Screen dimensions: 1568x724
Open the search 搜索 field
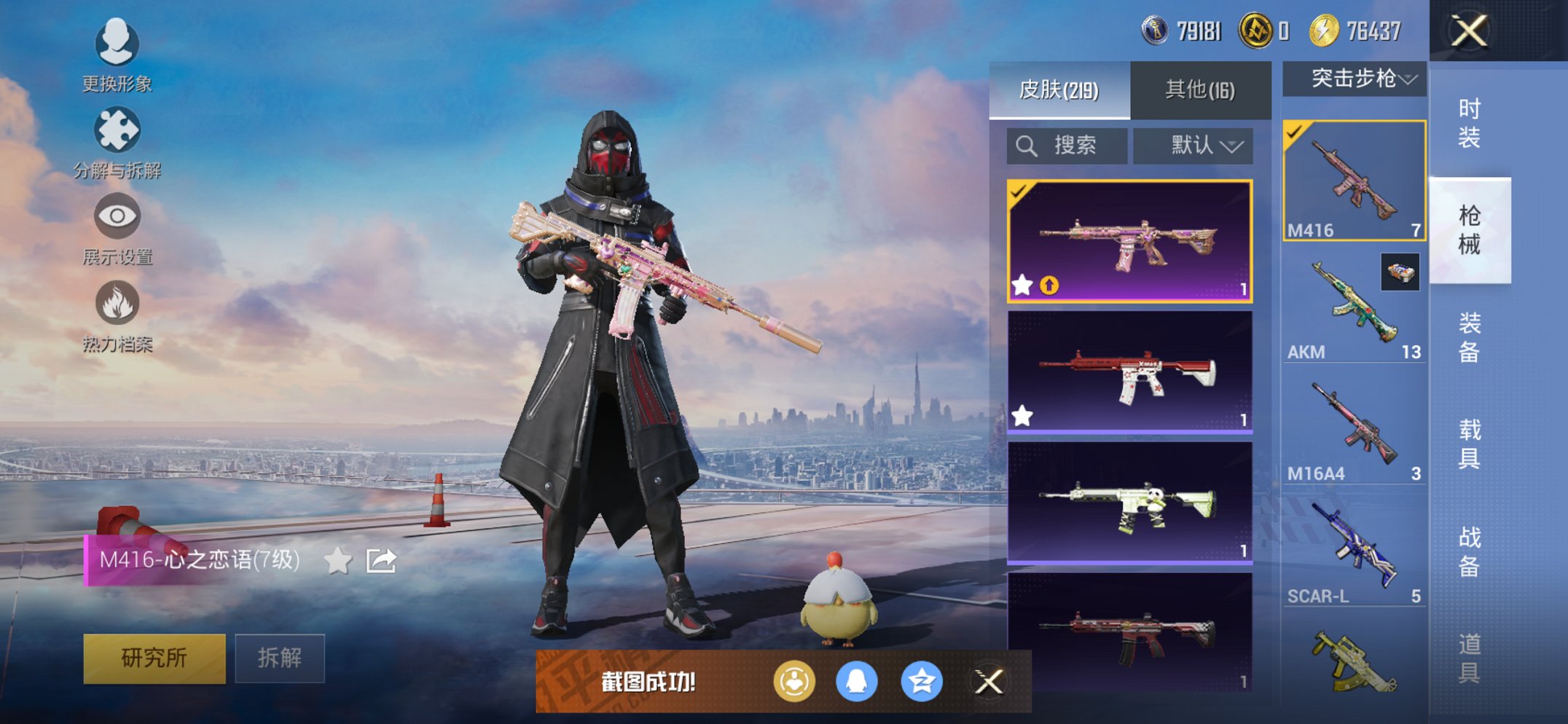click(1067, 145)
